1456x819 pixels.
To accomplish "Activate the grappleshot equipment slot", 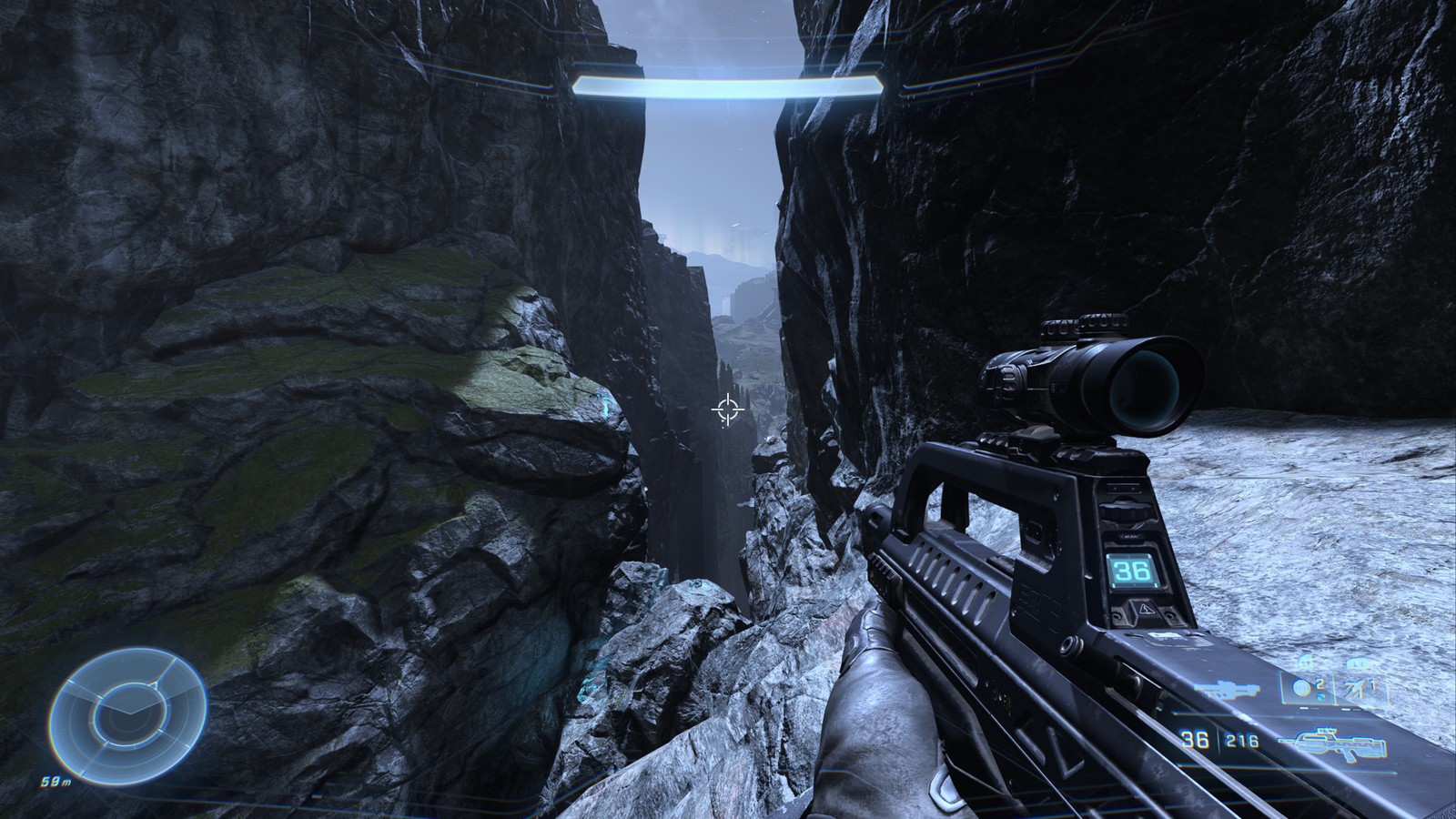I will click(x=1360, y=690).
